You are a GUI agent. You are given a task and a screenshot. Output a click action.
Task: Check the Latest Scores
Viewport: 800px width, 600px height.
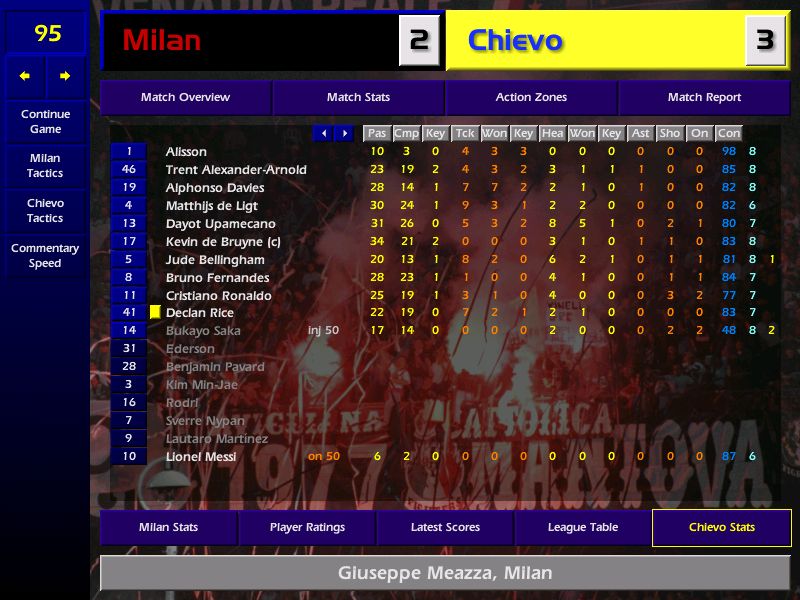pyautogui.click(x=445, y=527)
